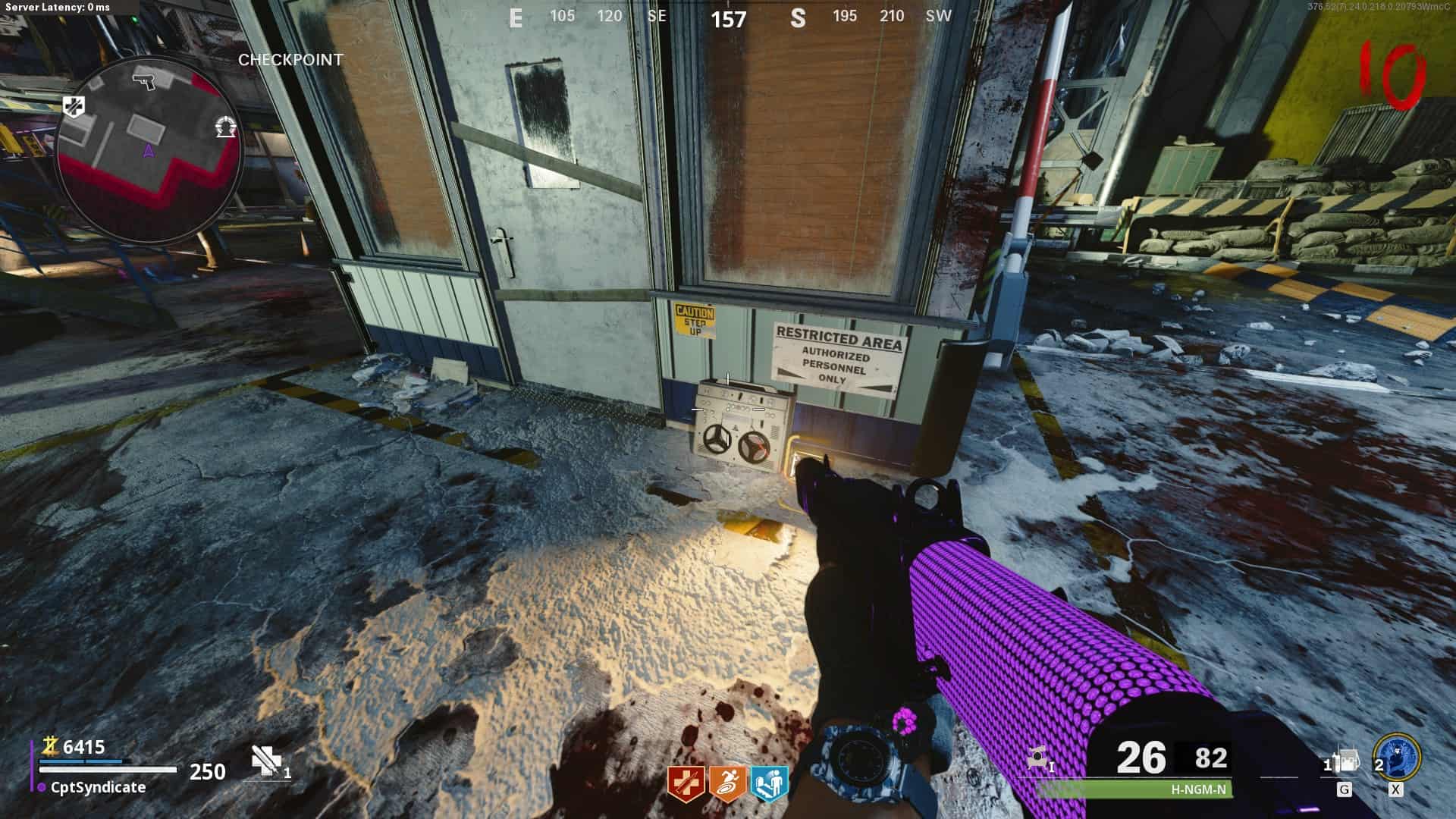Click the red Juggernog perk icon
The height and width of the screenshot is (819, 1456).
coord(686,783)
